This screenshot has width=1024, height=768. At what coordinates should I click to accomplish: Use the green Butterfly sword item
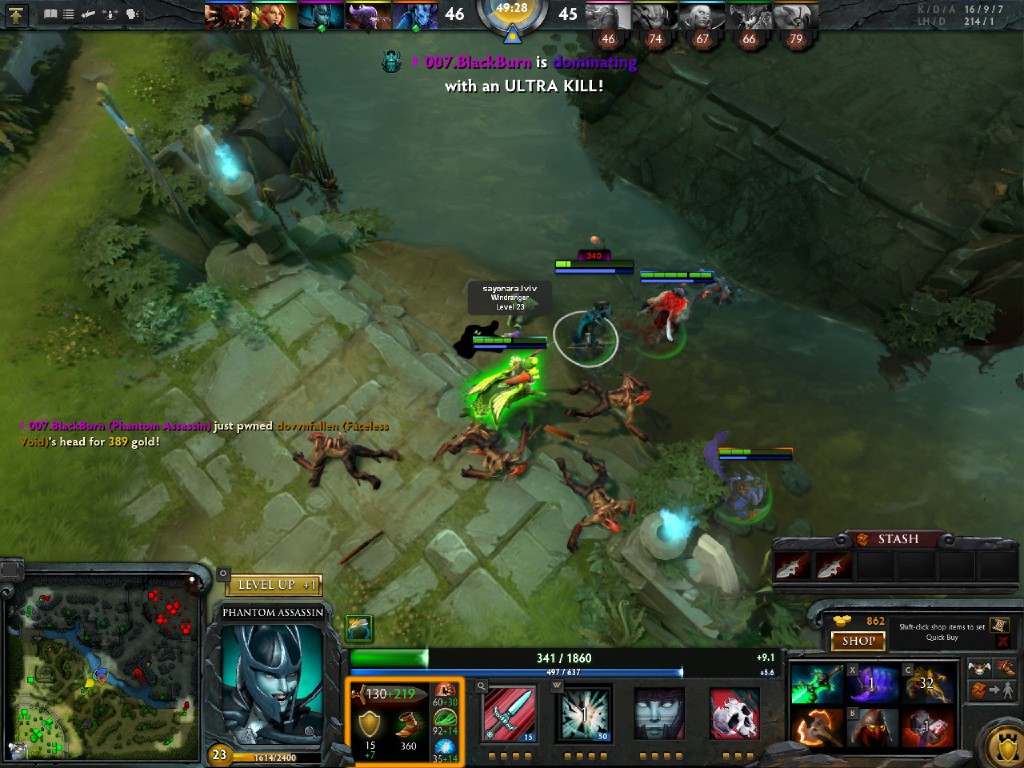pyautogui.click(x=816, y=684)
